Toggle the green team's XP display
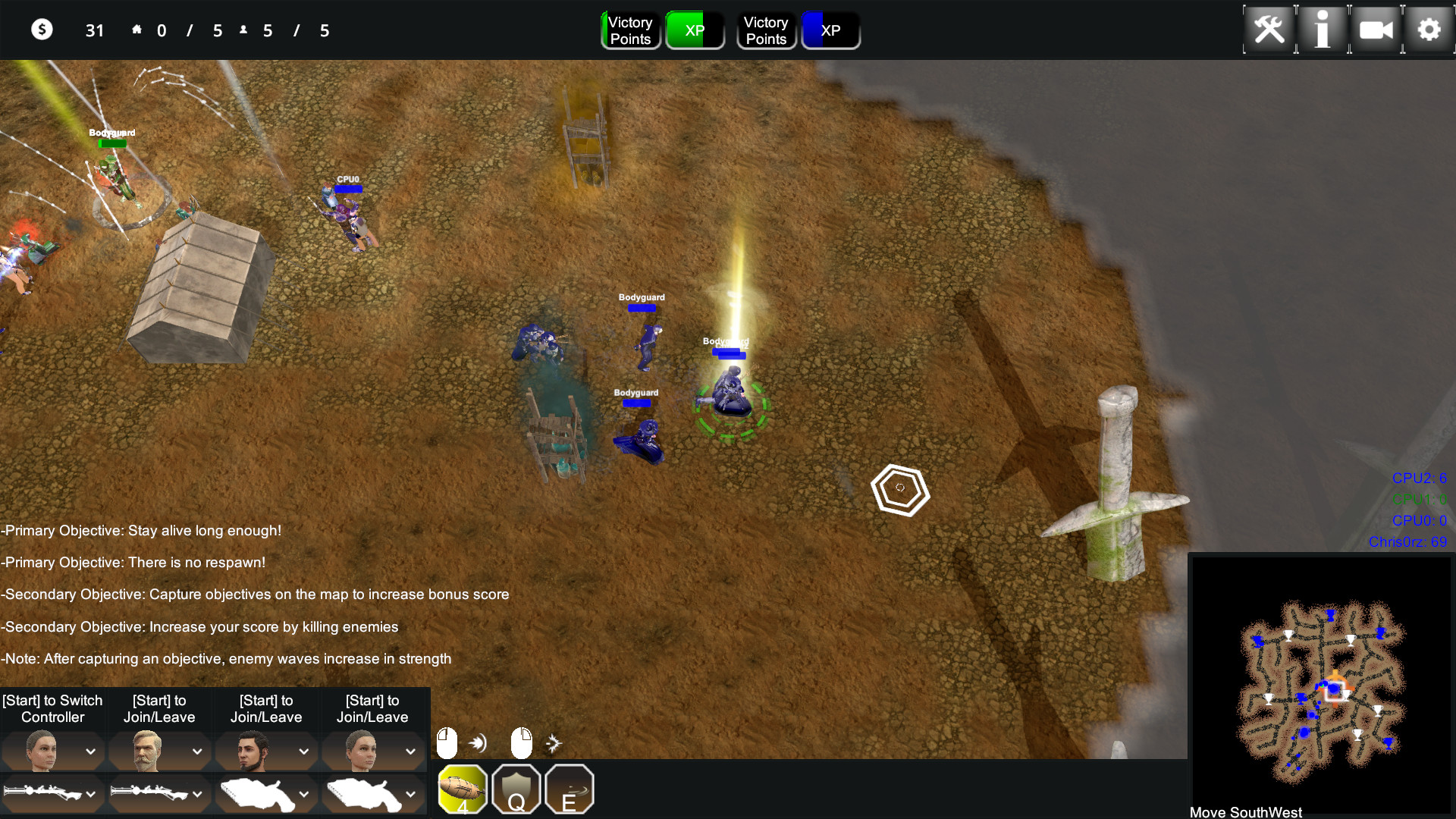The image size is (1456, 819). [695, 30]
